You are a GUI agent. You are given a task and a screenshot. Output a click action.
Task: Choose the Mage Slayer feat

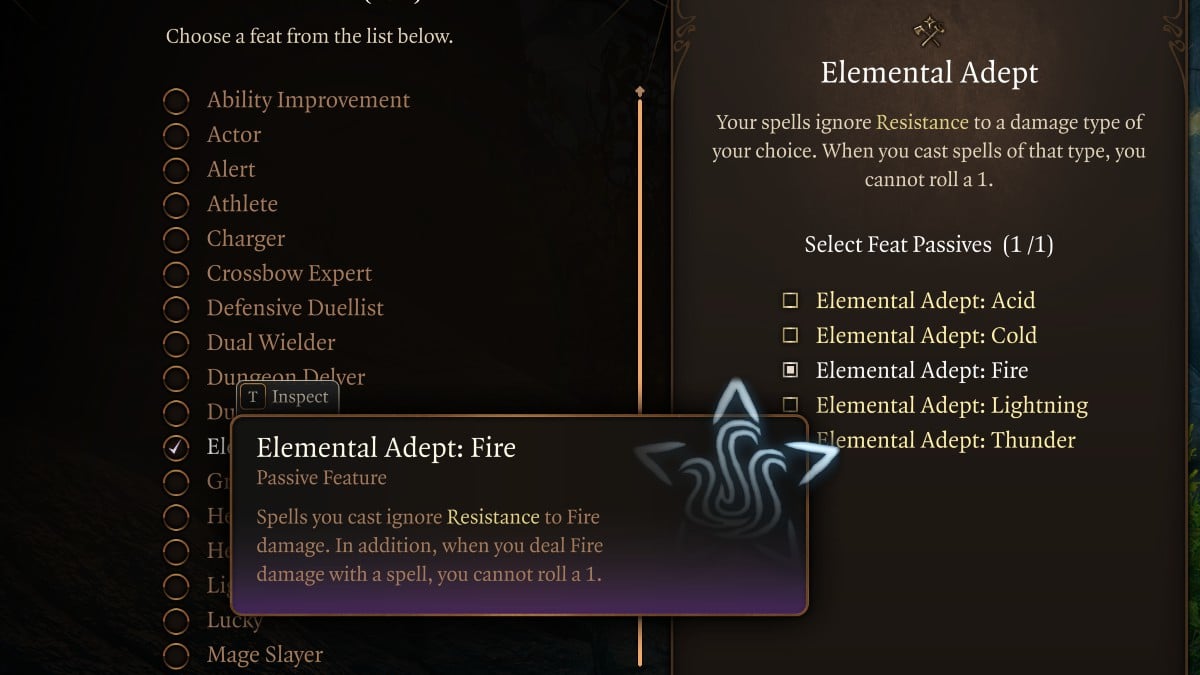click(x=176, y=656)
